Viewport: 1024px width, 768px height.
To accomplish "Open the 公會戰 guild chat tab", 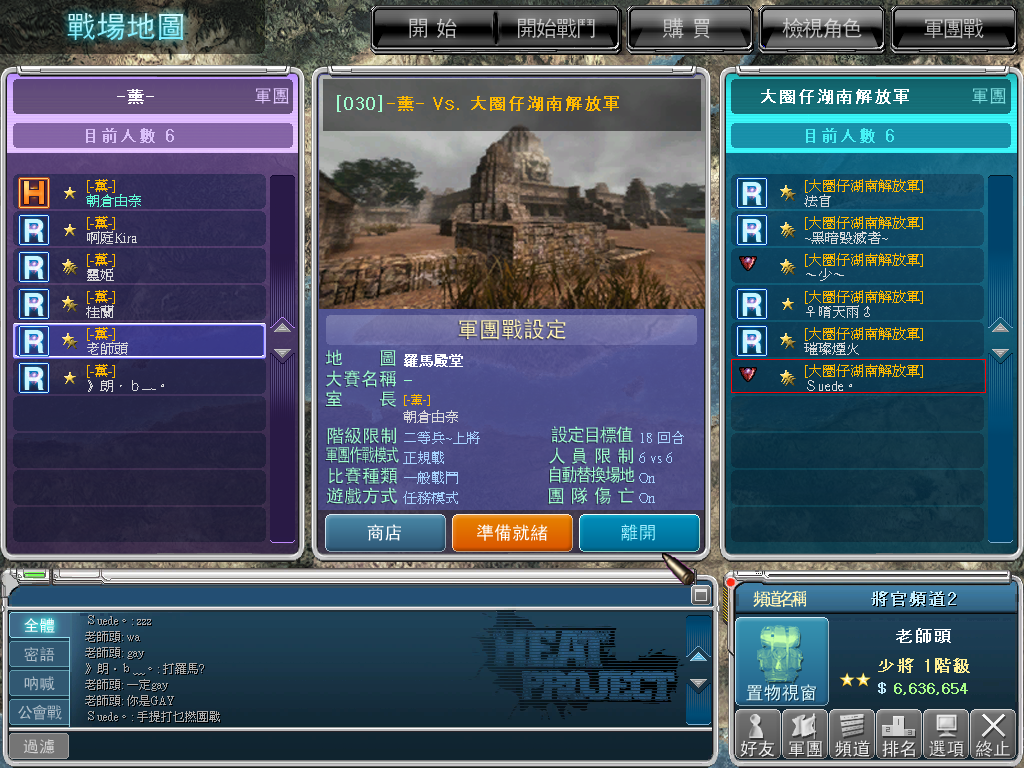I will pos(40,713).
